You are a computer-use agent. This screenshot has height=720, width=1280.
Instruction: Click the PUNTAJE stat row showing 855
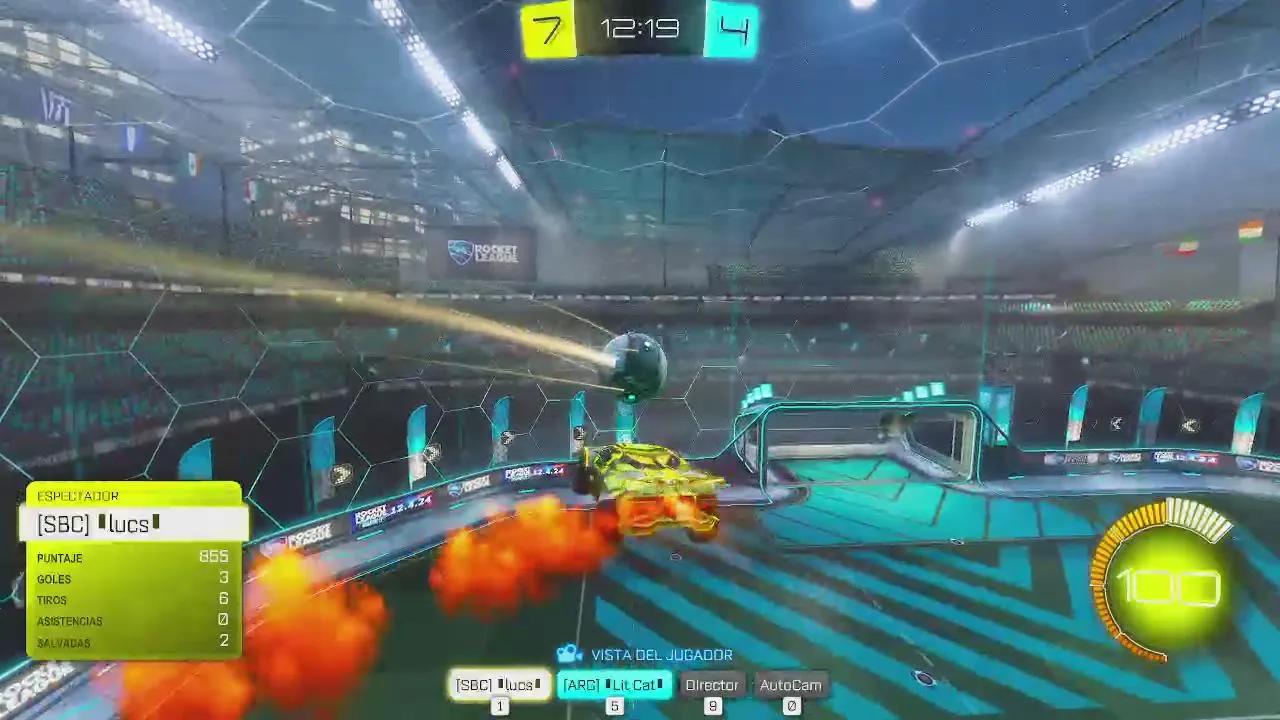pyautogui.click(x=135, y=558)
